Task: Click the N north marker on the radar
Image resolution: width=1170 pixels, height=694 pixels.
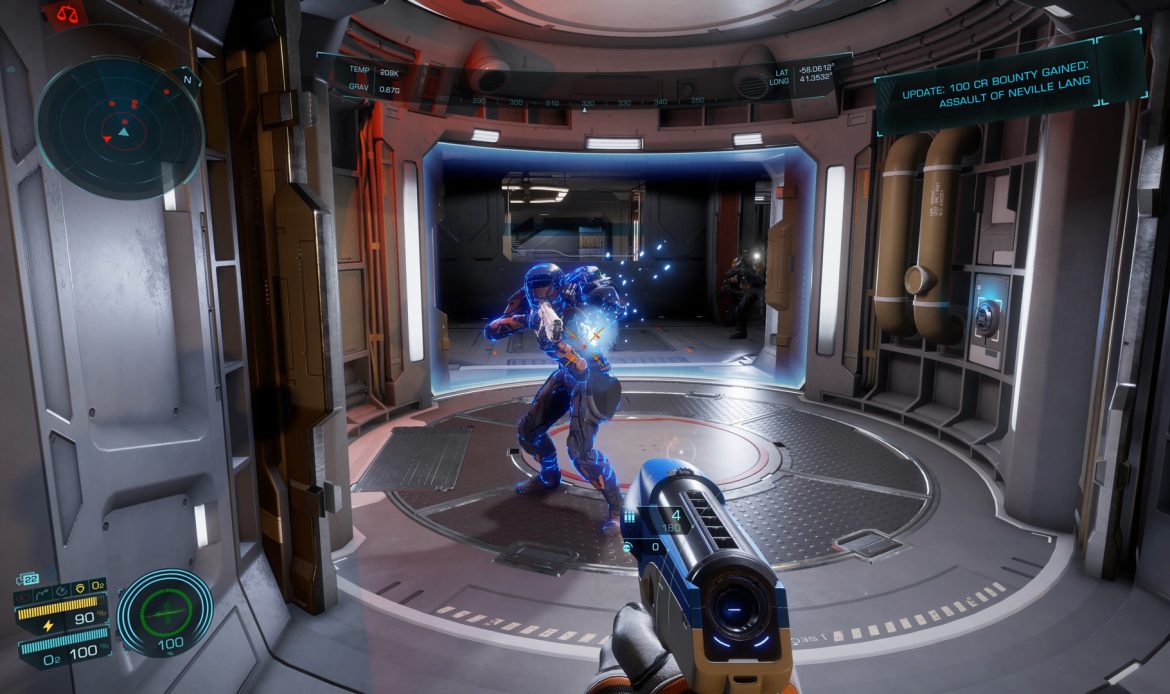Action: point(187,79)
